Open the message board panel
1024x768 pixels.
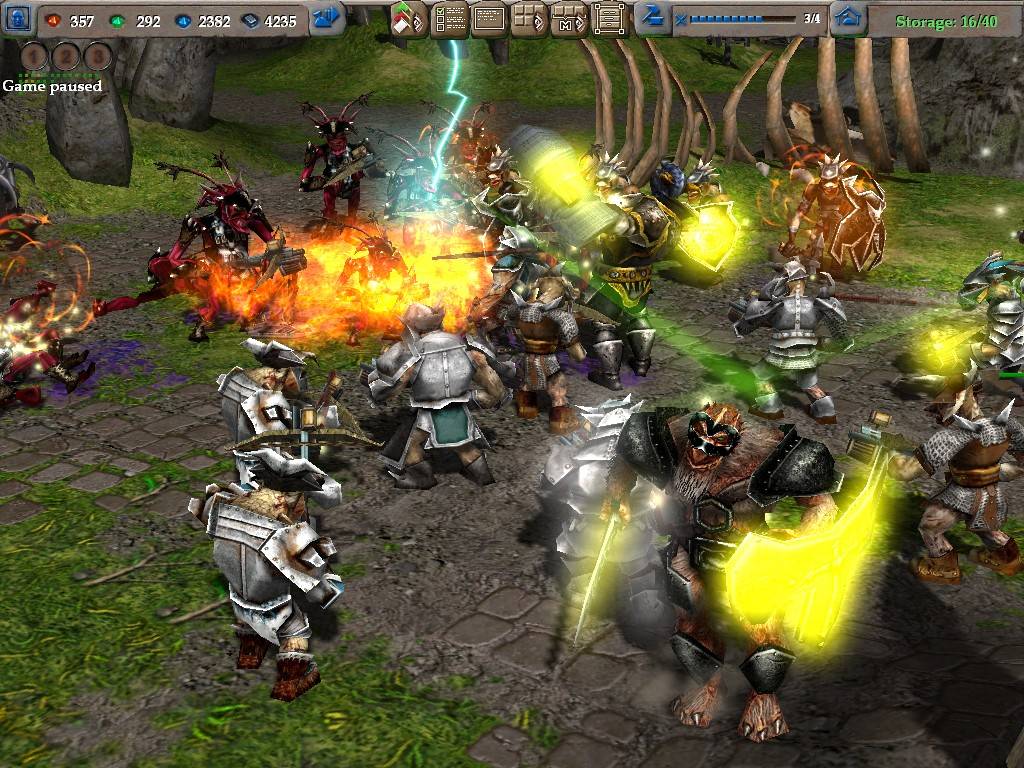click(488, 19)
